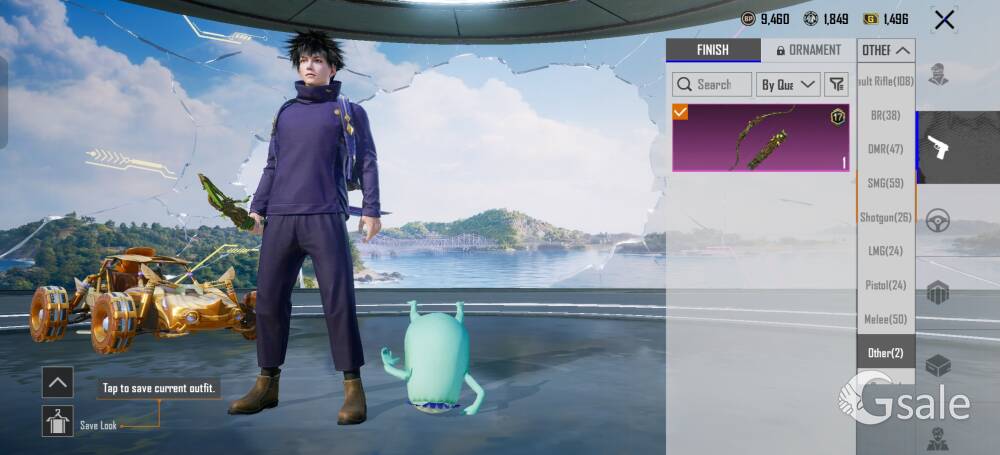Choose the Shotgun(26) weapon category
The image size is (1000, 455).
pyautogui.click(x=885, y=217)
